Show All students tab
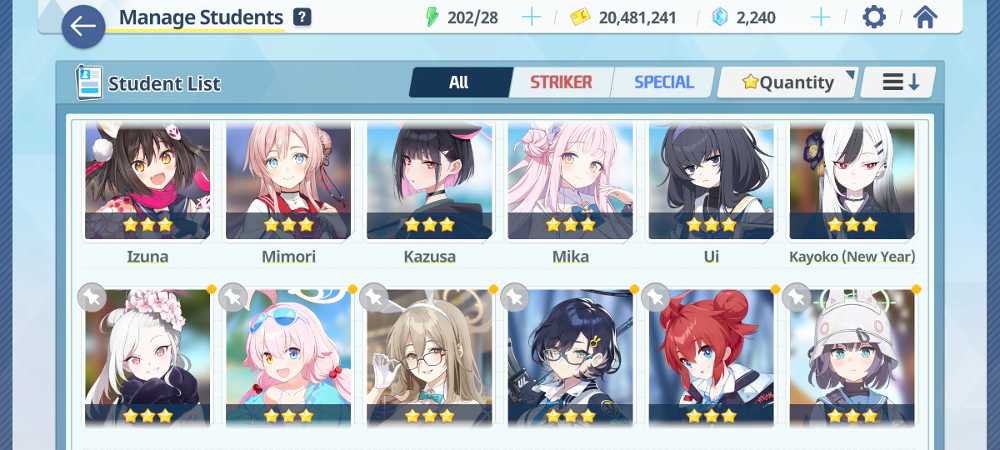 (459, 83)
